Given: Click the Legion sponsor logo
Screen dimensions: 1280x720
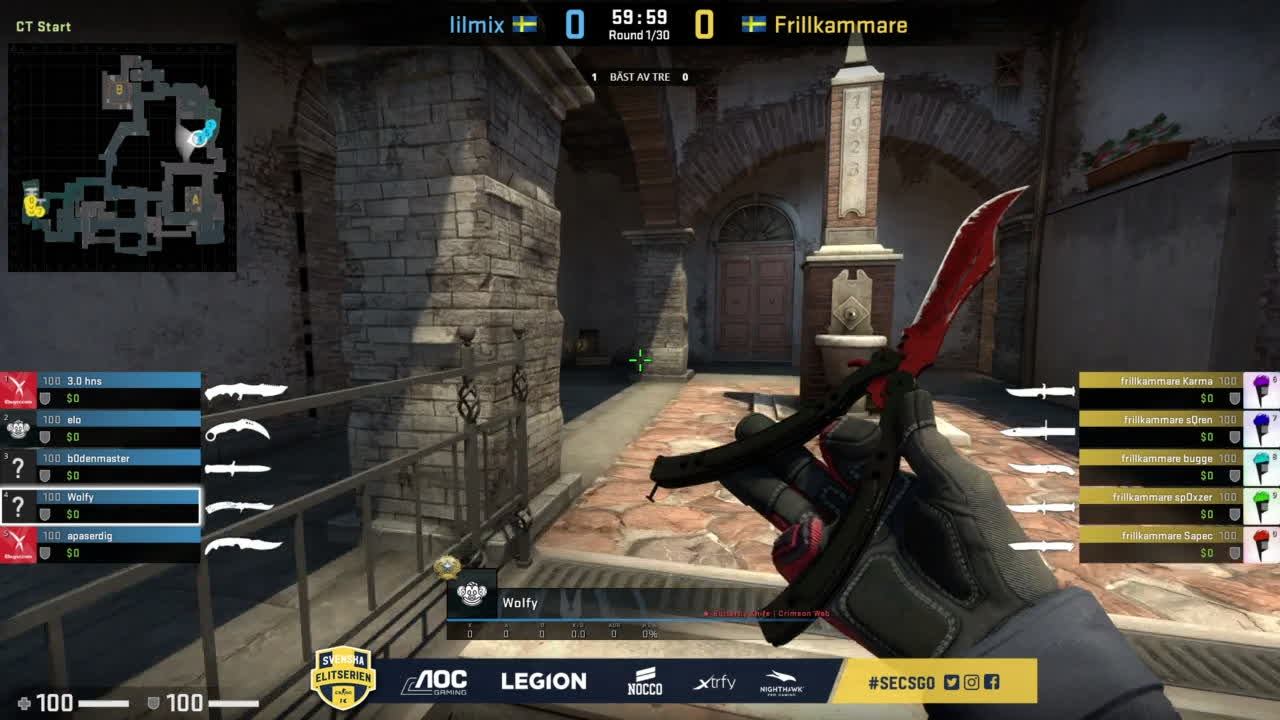Looking at the screenshot, I should click(x=543, y=682).
